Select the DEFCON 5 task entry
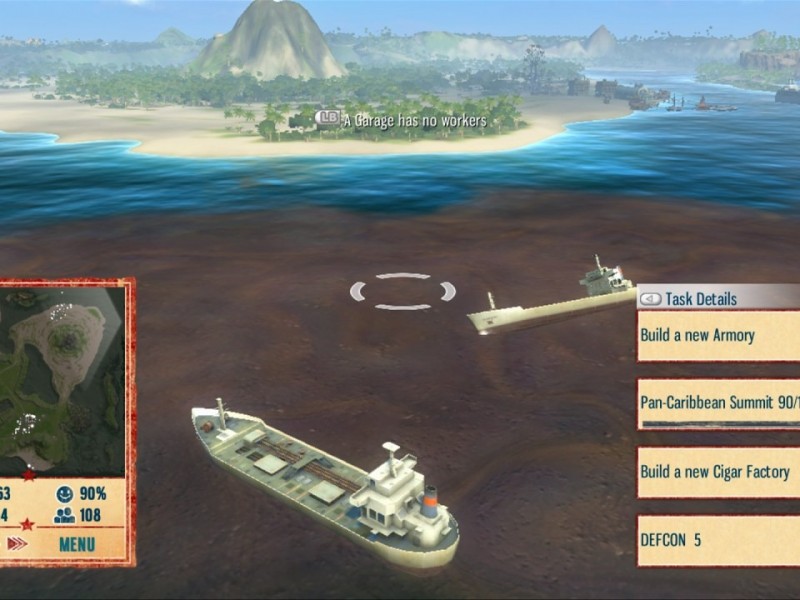 point(718,540)
